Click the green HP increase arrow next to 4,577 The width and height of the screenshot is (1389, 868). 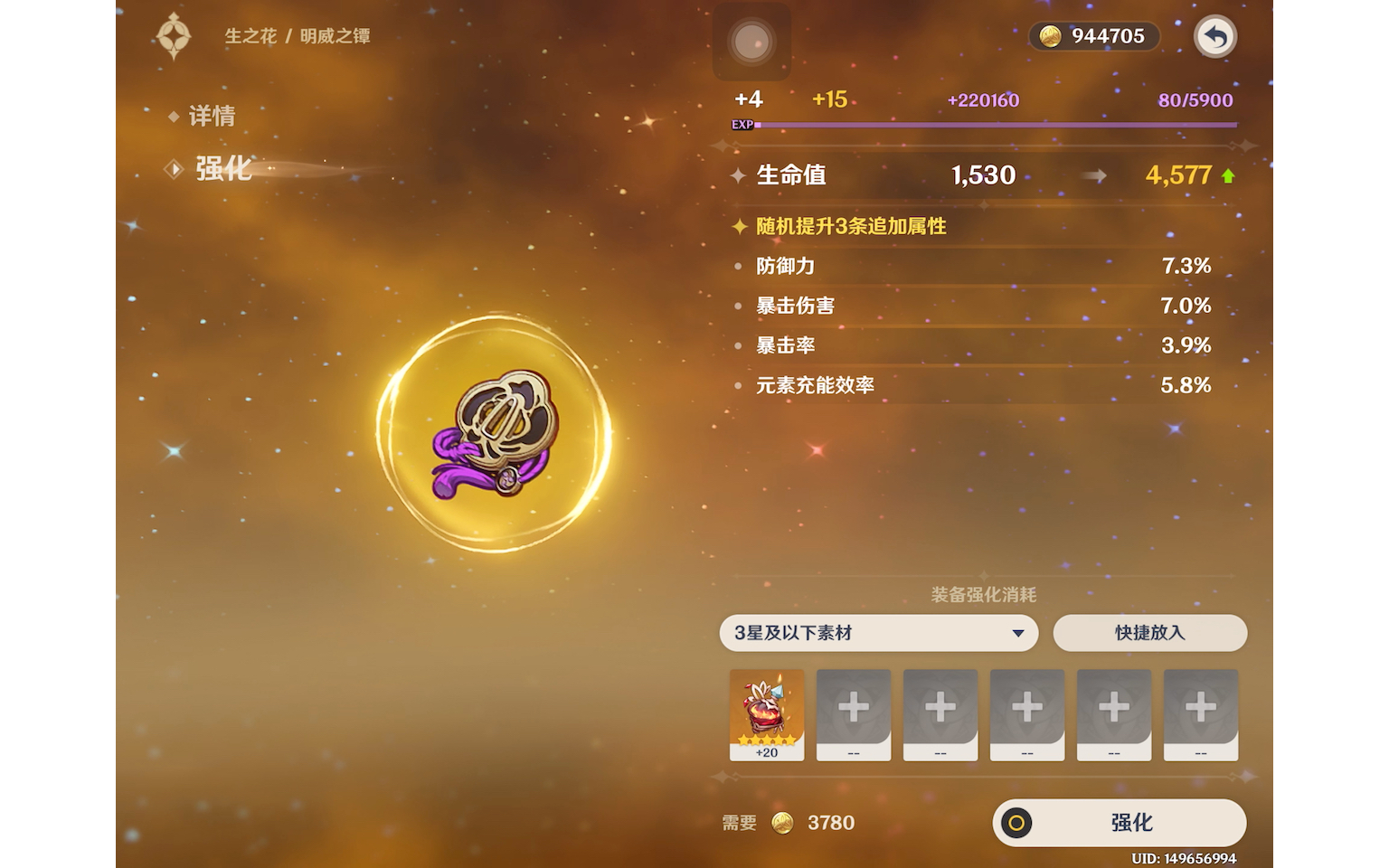click(x=1228, y=175)
